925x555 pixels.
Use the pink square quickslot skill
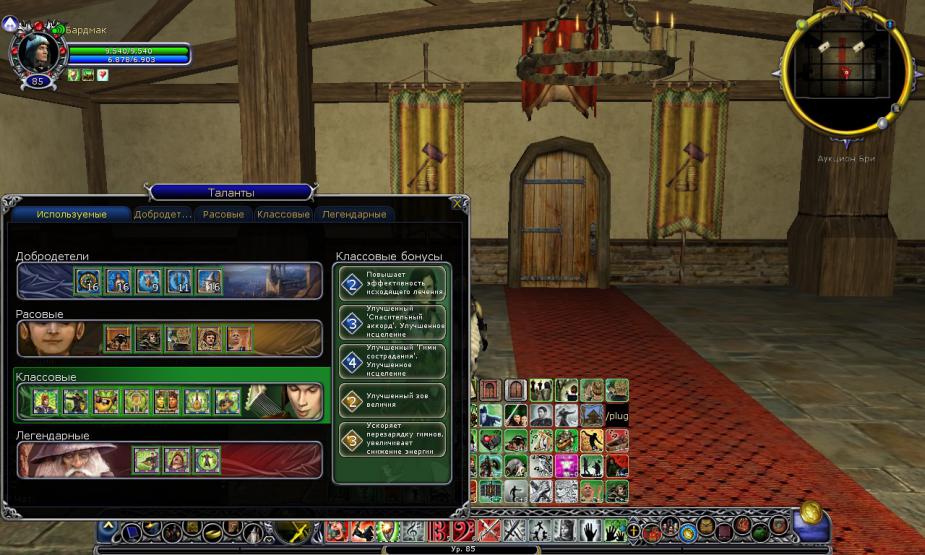coord(568,465)
